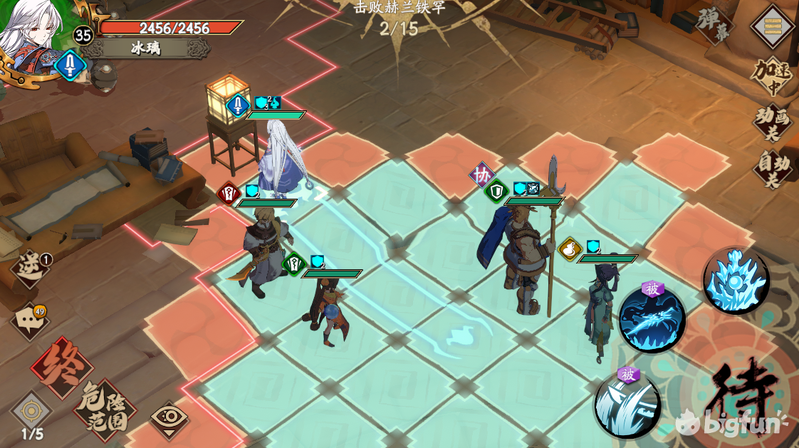The height and width of the screenshot is (448, 799).
Task: Open the chat bubble with 49 messages
Action: tap(30, 320)
